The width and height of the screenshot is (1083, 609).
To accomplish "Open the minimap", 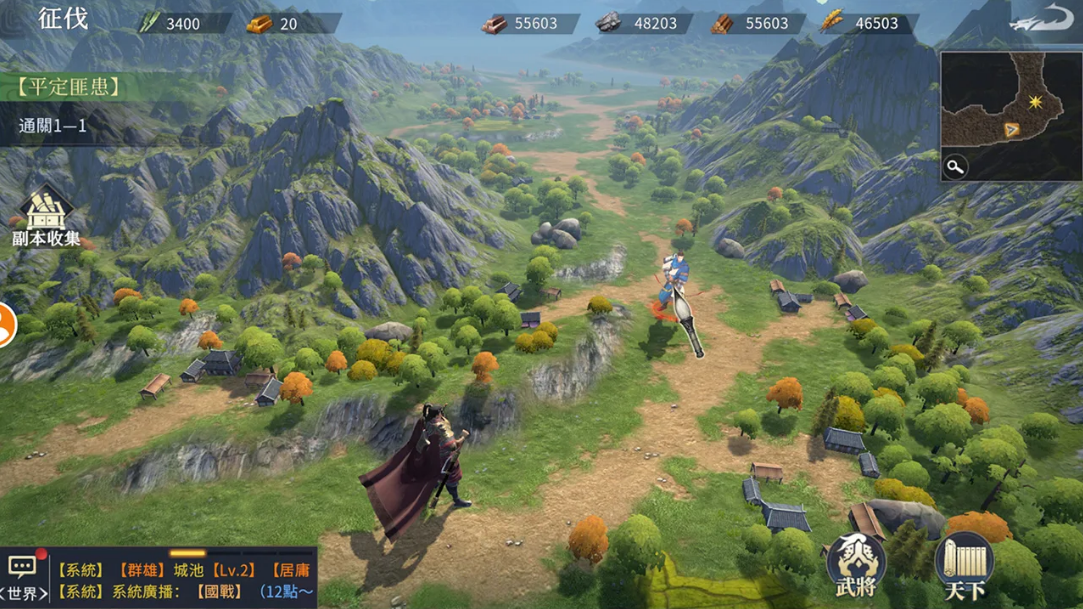I will tap(1010, 115).
